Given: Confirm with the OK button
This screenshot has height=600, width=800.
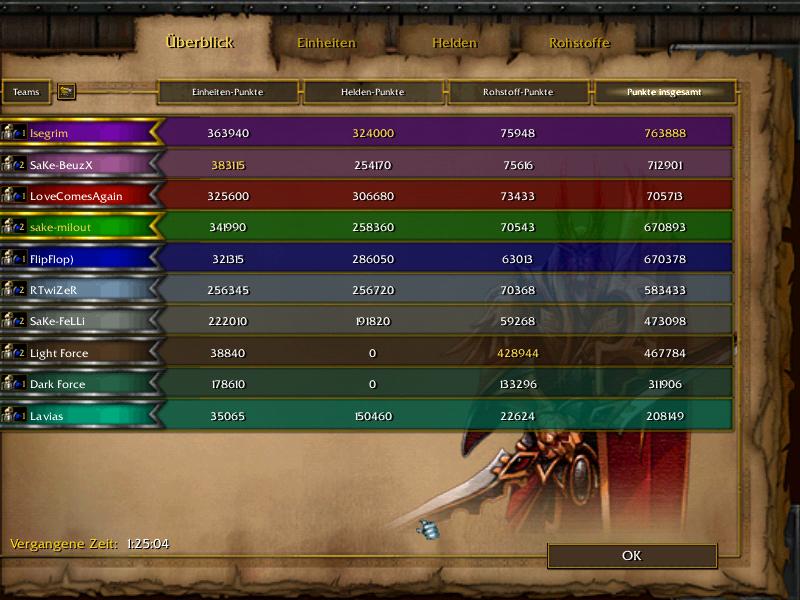Looking at the screenshot, I should [x=631, y=556].
